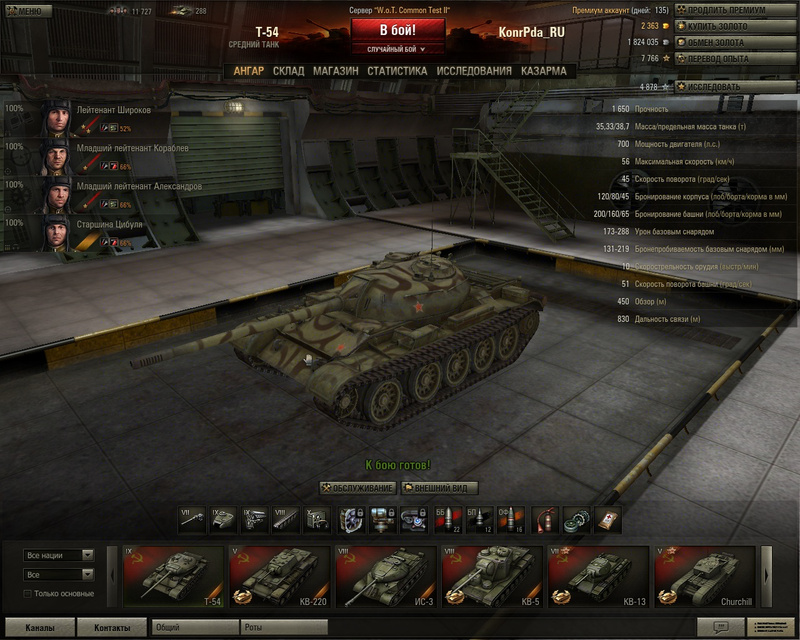Screen dimensions: 800x640
Task: Toggle the Только основные checkbox
Action: (29, 594)
